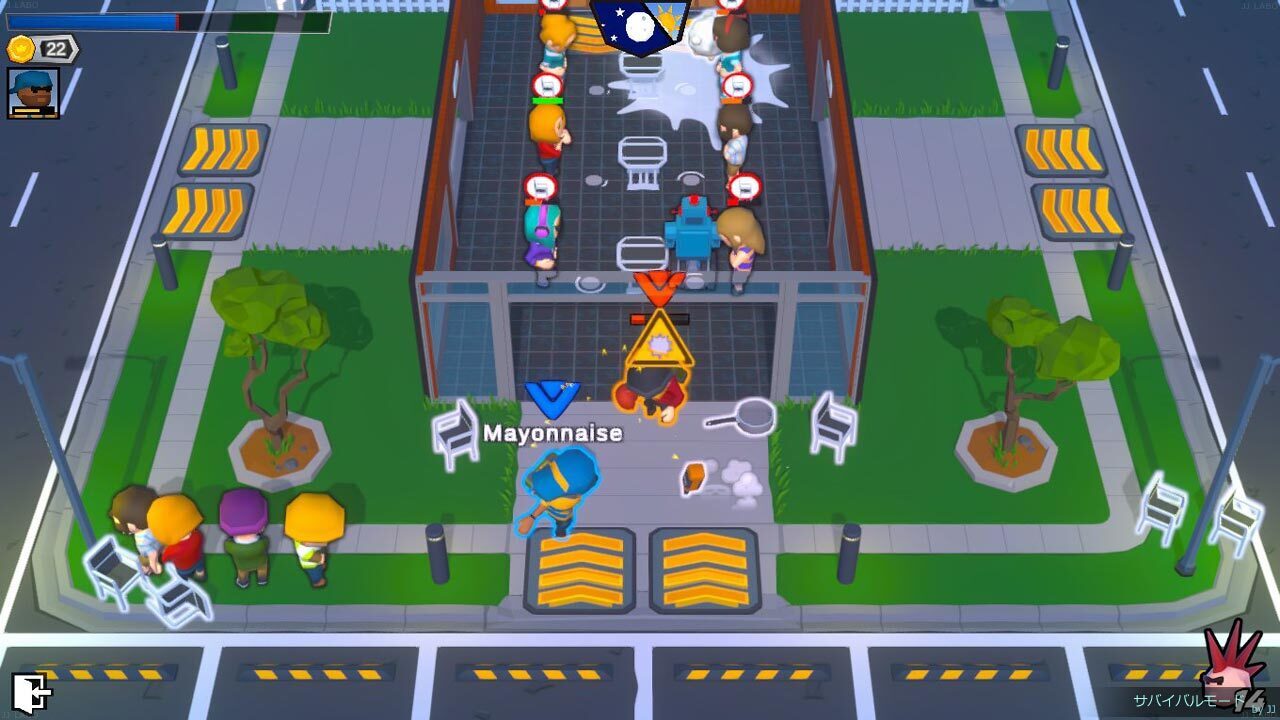The width and height of the screenshot is (1280, 720).
Task: Click the coin counter showing 22
Action: (x=55, y=48)
